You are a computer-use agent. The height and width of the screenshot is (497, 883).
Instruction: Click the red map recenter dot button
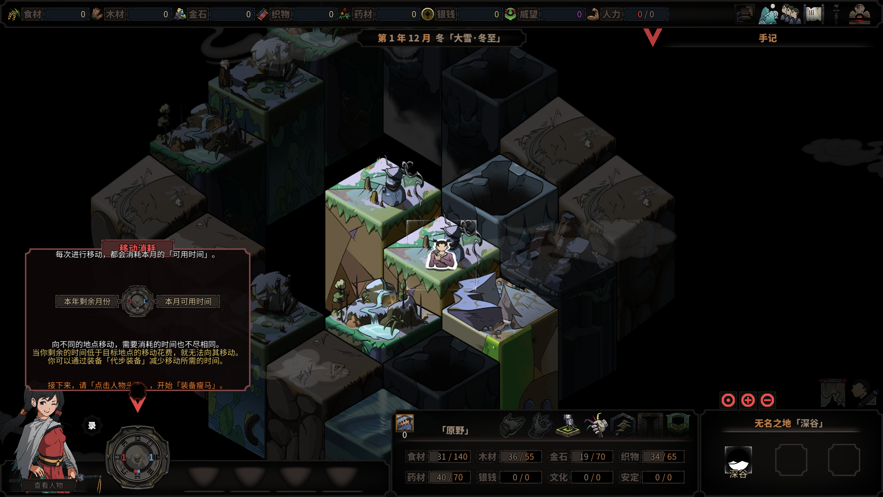728,400
